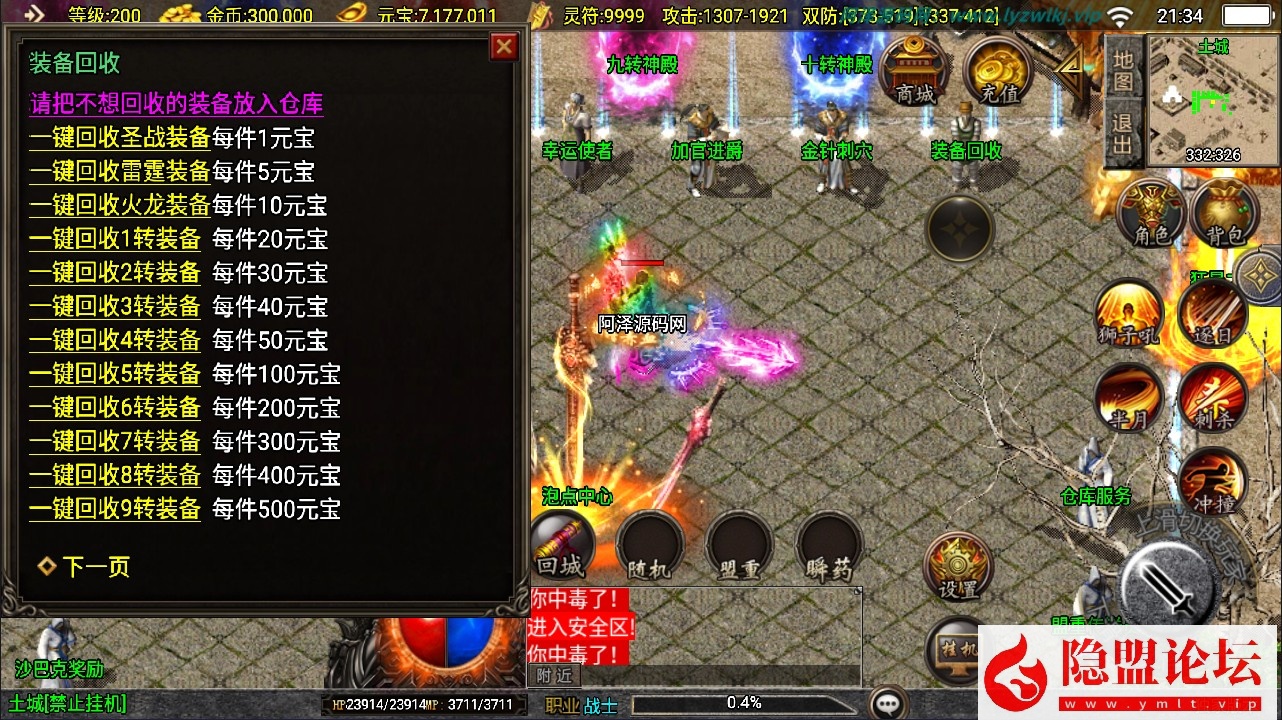Select the 逐日 skill icon
Screen dimensions: 1282x720
(x=1215, y=313)
